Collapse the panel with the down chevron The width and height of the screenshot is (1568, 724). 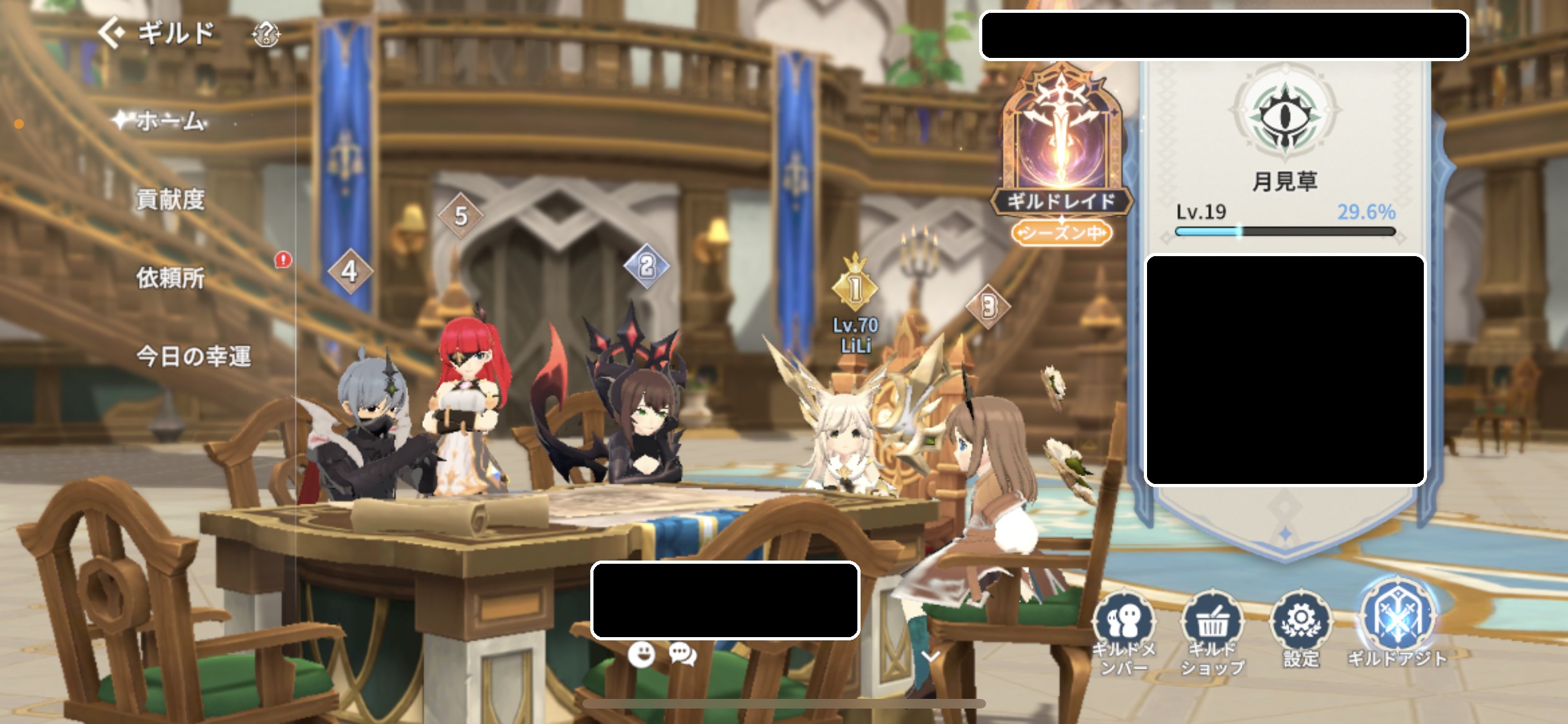pyautogui.click(x=931, y=656)
